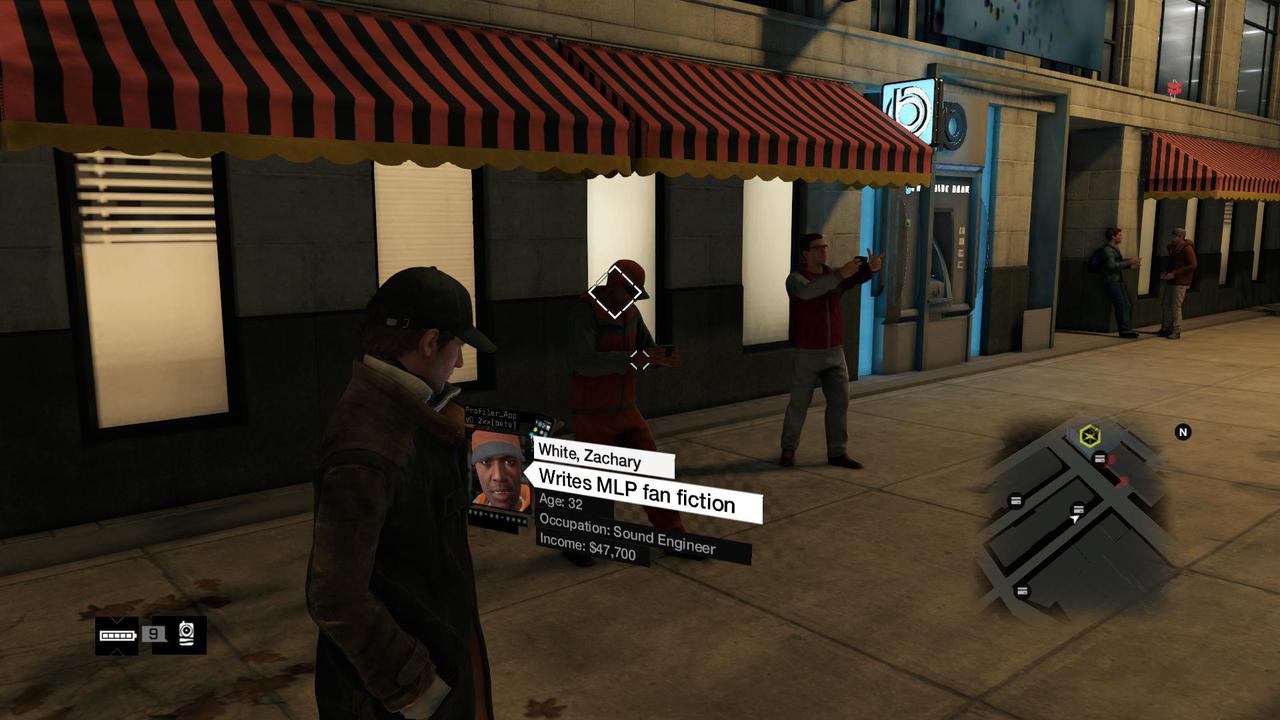1280x720 pixels.
Task: Select the profiler portrait of Zachary White
Action: click(x=499, y=470)
